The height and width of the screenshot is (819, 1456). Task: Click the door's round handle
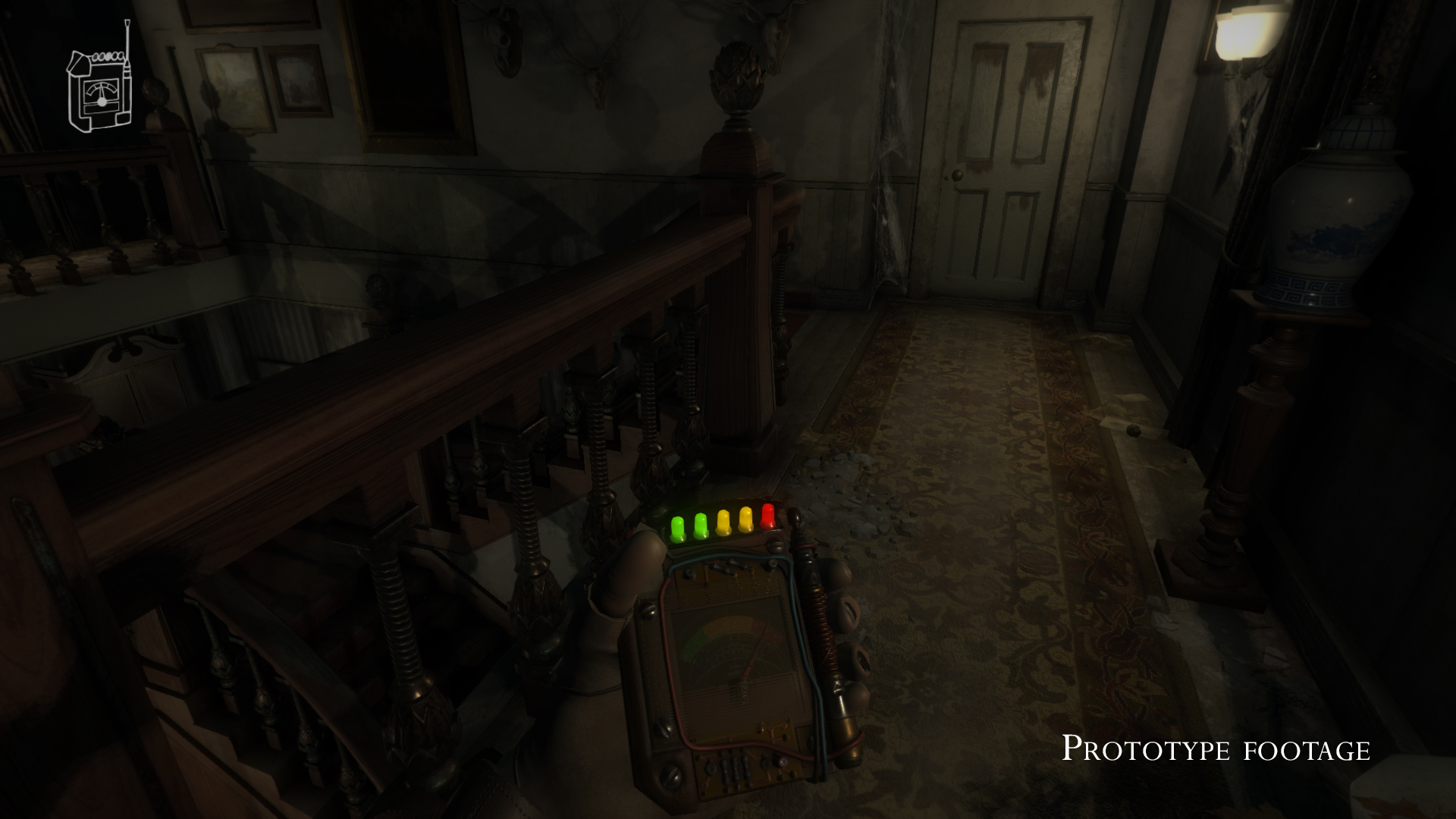[957, 175]
